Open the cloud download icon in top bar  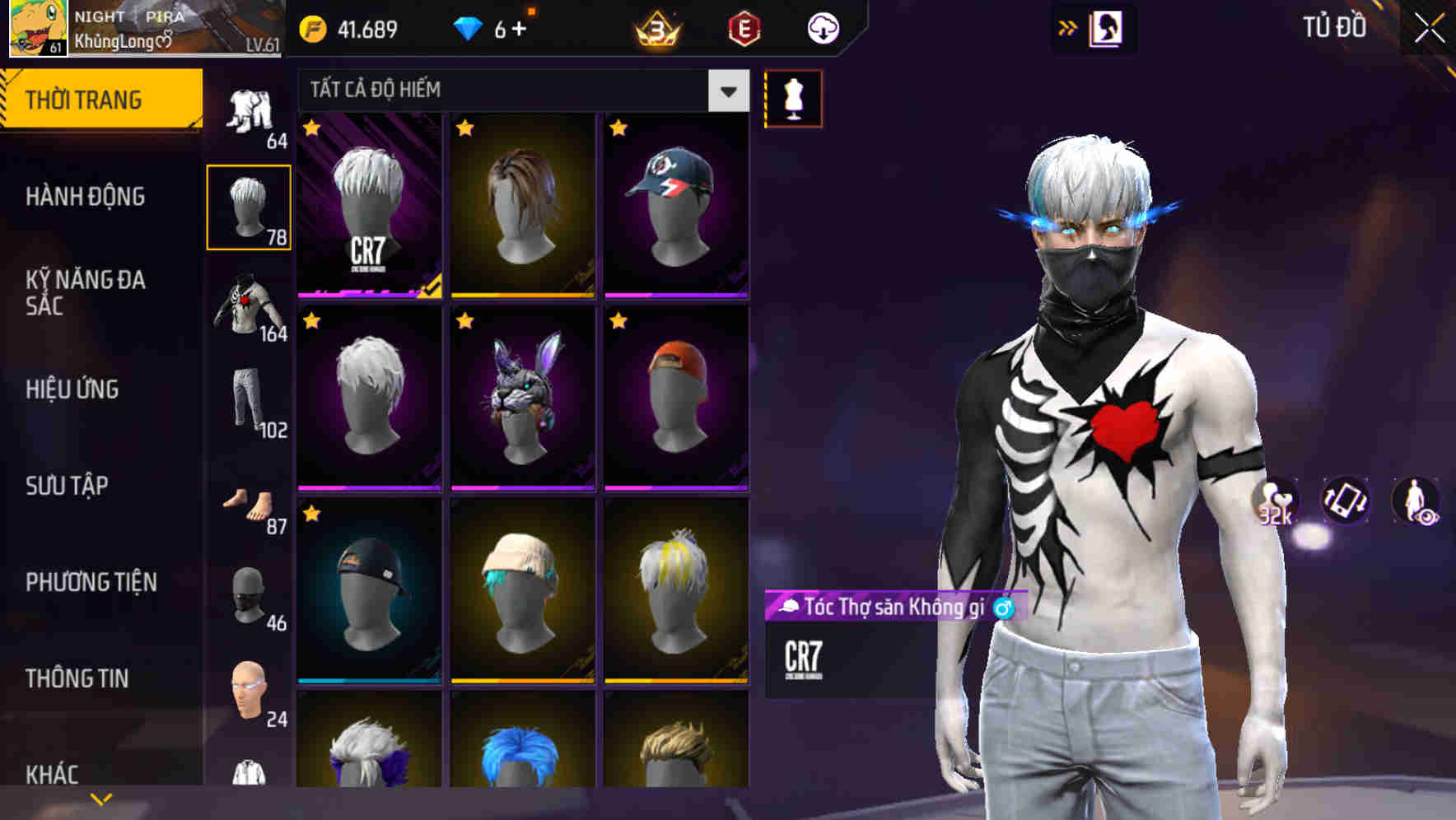pos(822,27)
